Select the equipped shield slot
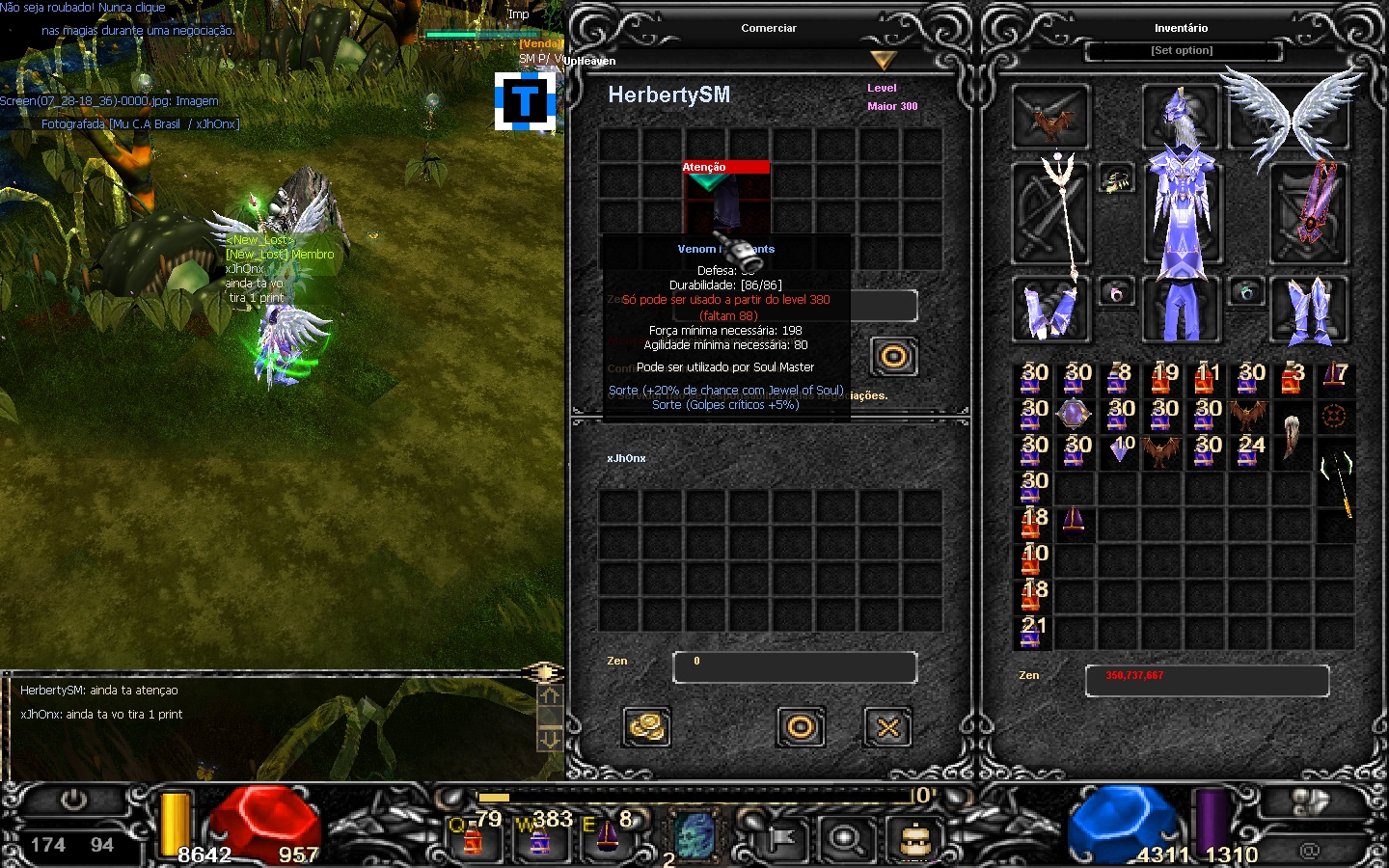Screen dimensions: 1389x868 pyautogui.click(x=1309, y=214)
